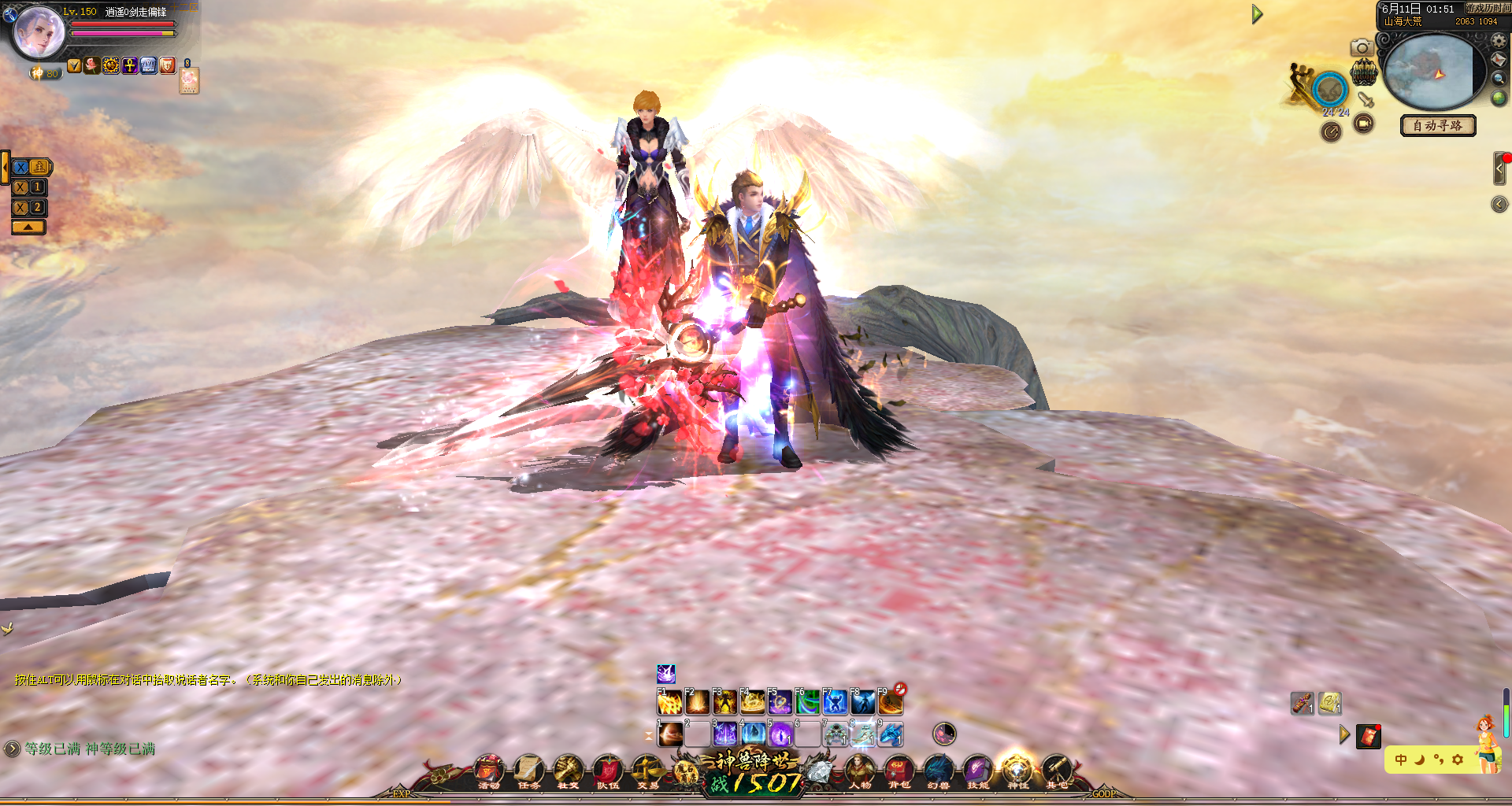Take a screenshot with the camera icon
Screen dimensions: 1512x806
click(x=1362, y=48)
